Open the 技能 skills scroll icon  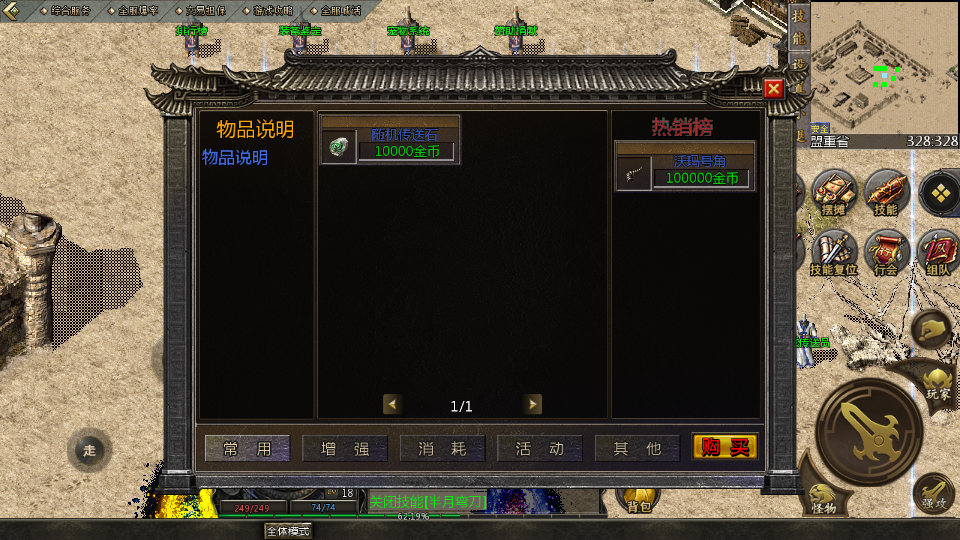point(885,191)
